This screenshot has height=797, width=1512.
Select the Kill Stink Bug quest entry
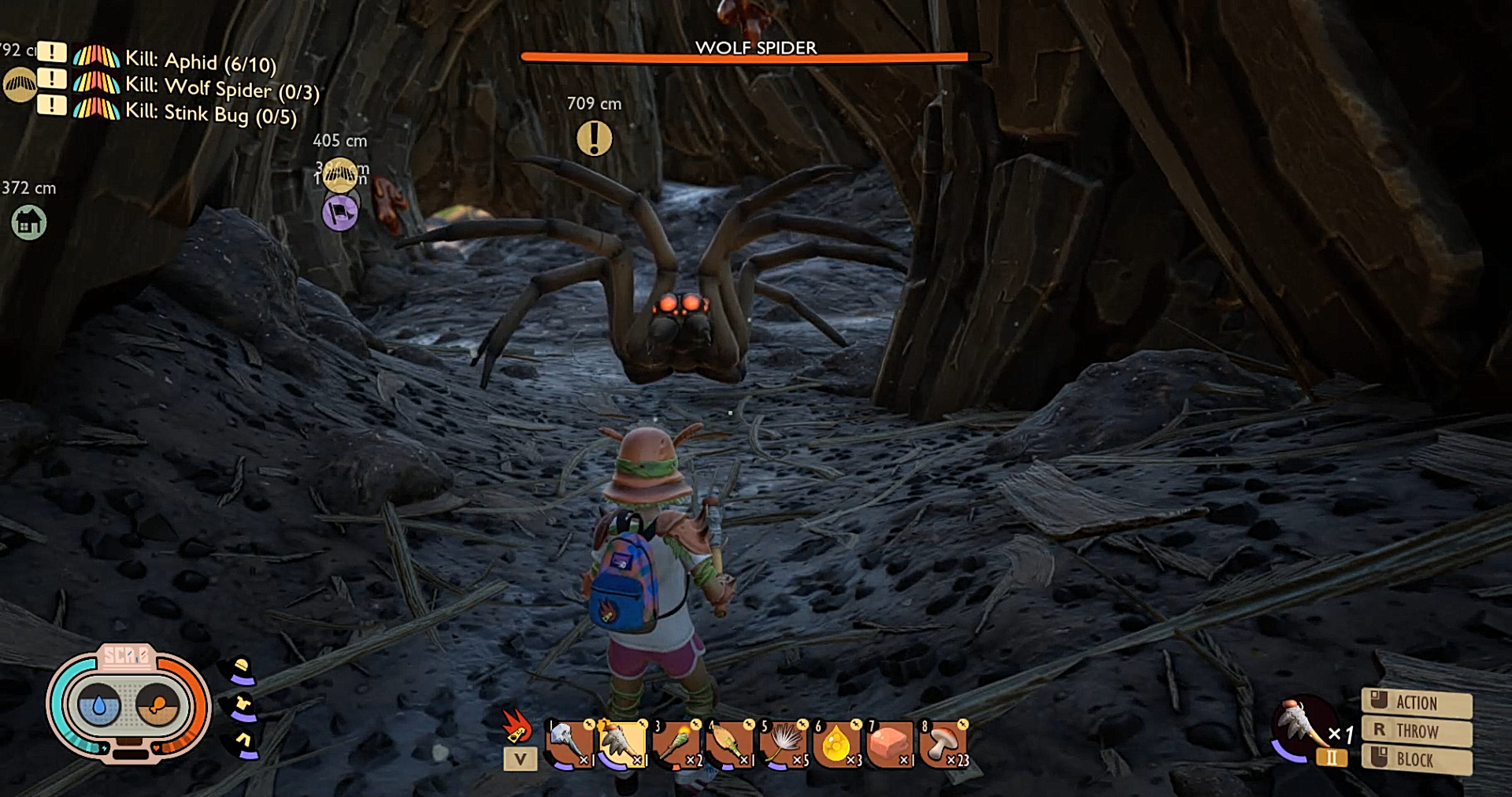click(x=210, y=113)
